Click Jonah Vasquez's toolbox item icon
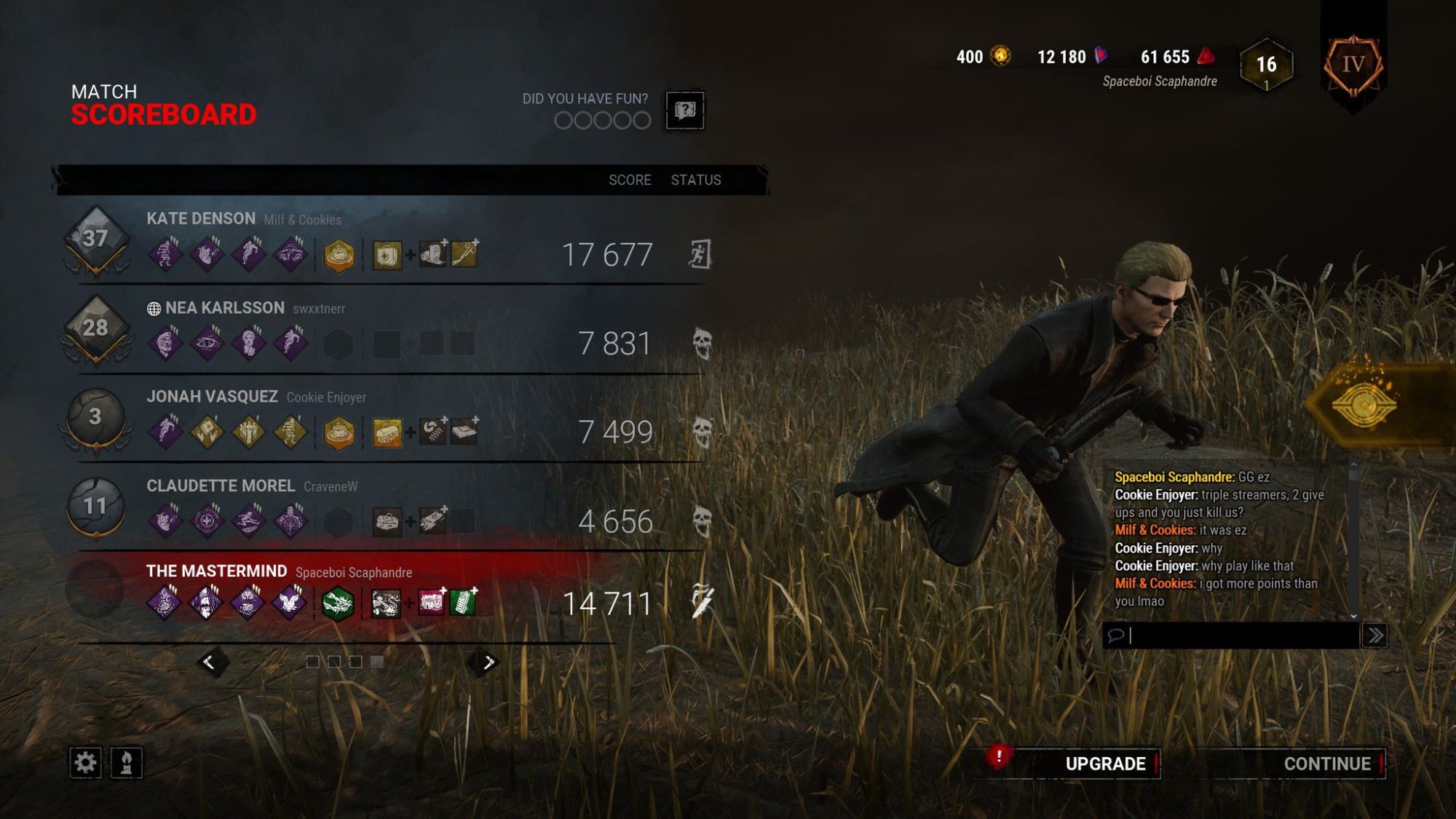Image resolution: width=1456 pixels, height=819 pixels. 387,432
